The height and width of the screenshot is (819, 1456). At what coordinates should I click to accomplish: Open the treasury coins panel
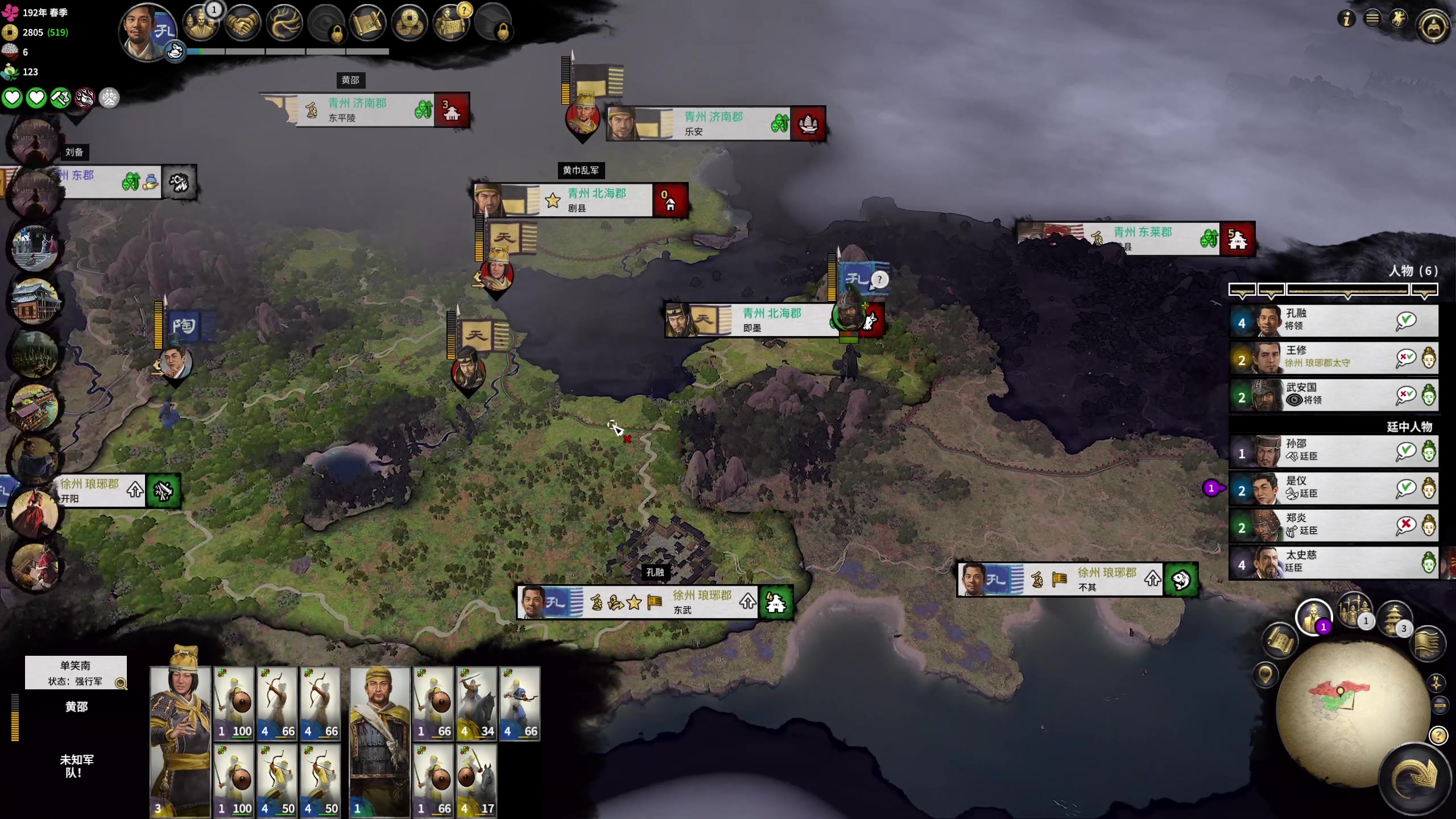coord(409,24)
